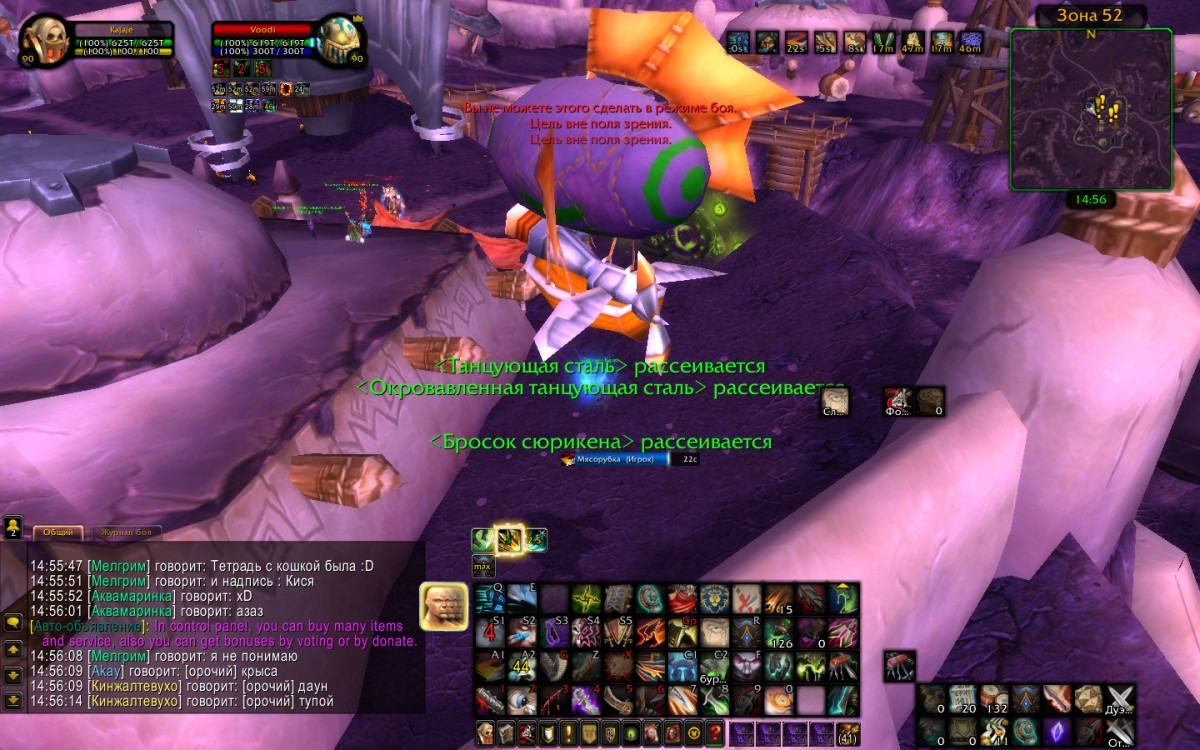Use the Дуэль crossed swords button

coord(1121,699)
